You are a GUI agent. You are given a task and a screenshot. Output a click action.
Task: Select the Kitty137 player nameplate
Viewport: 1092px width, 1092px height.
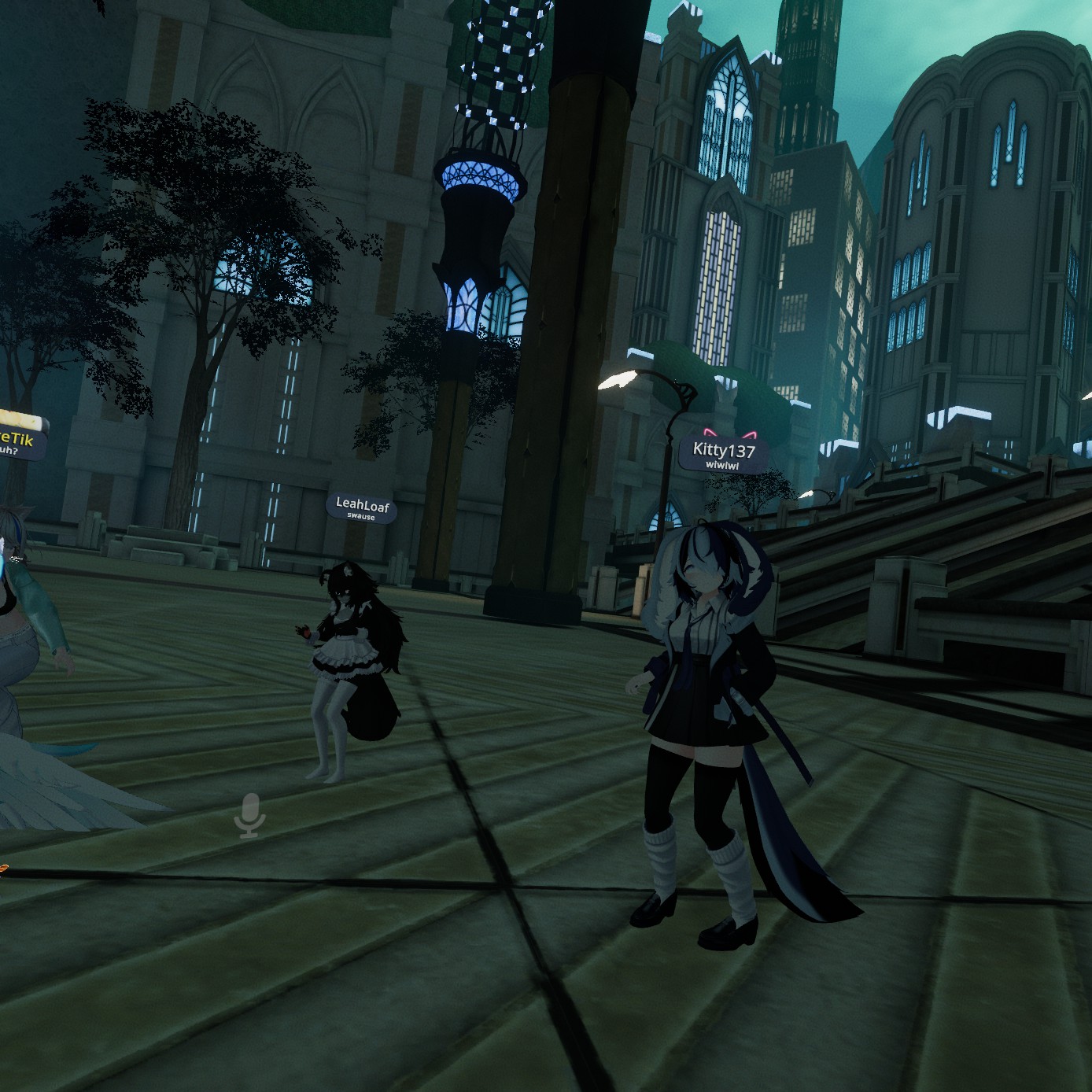723,454
